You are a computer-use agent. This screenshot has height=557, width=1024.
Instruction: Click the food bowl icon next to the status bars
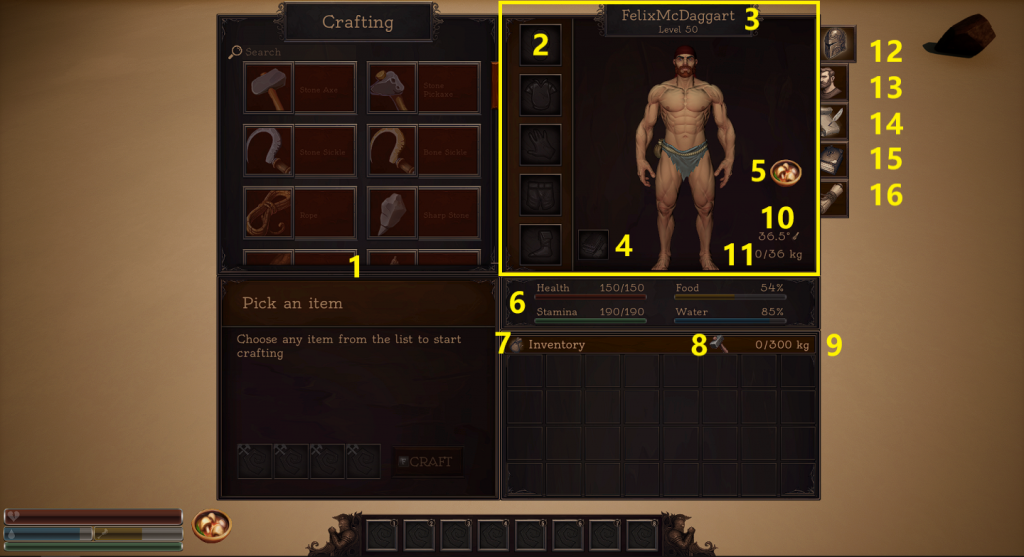click(x=211, y=524)
